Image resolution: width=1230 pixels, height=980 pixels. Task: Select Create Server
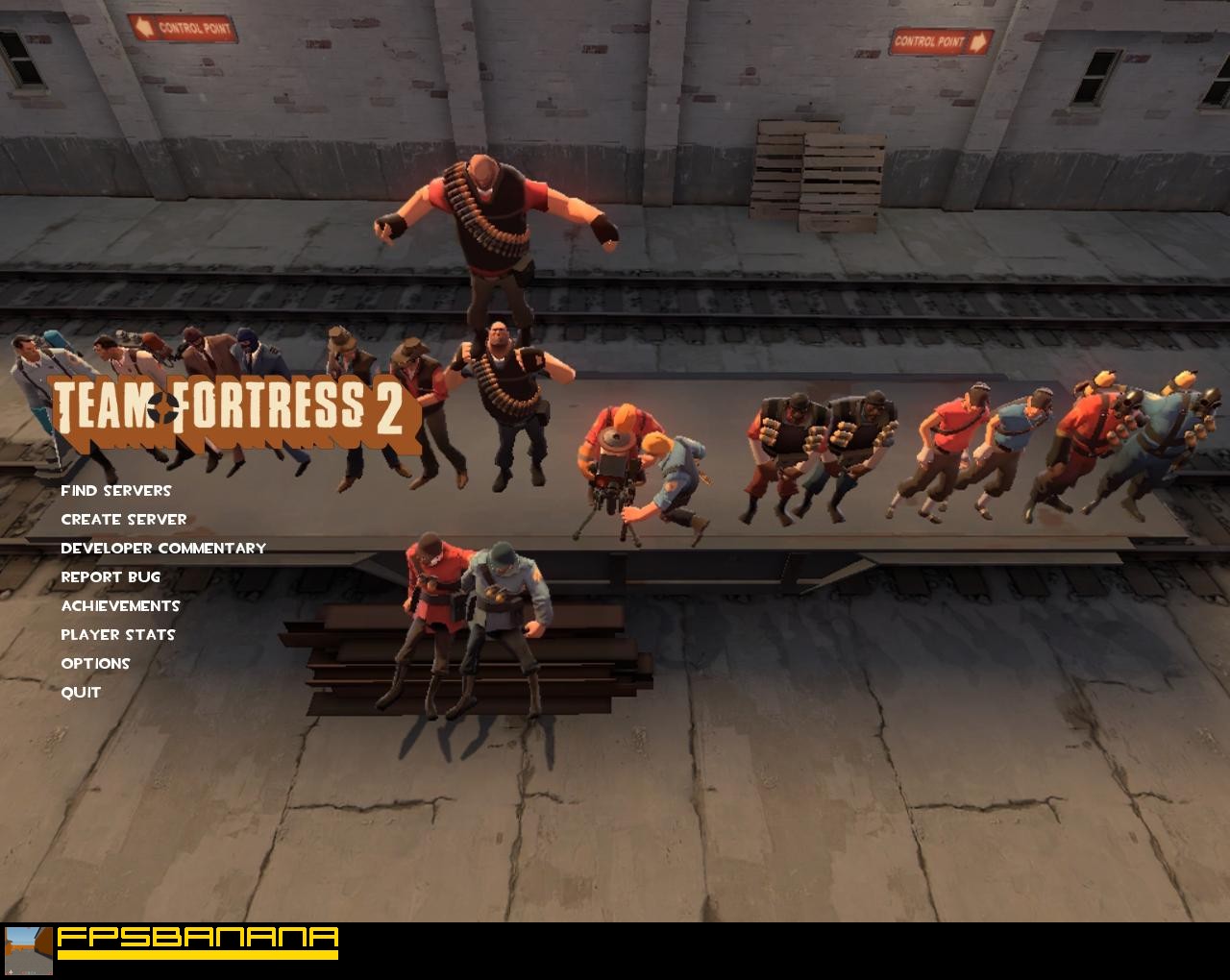(123, 519)
